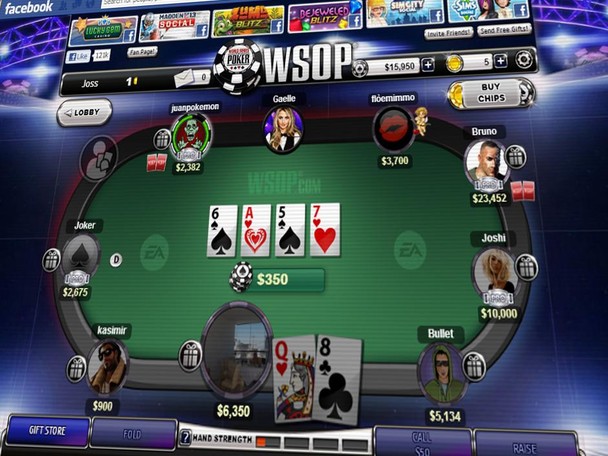Open the Gift Store

coord(46,432)
